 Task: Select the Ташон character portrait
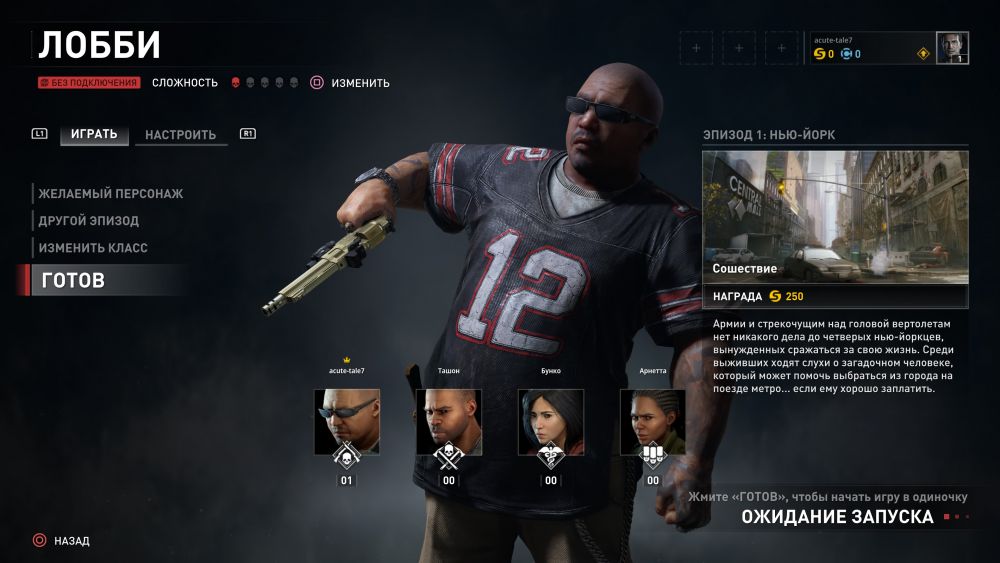click(x=449, y=422)
